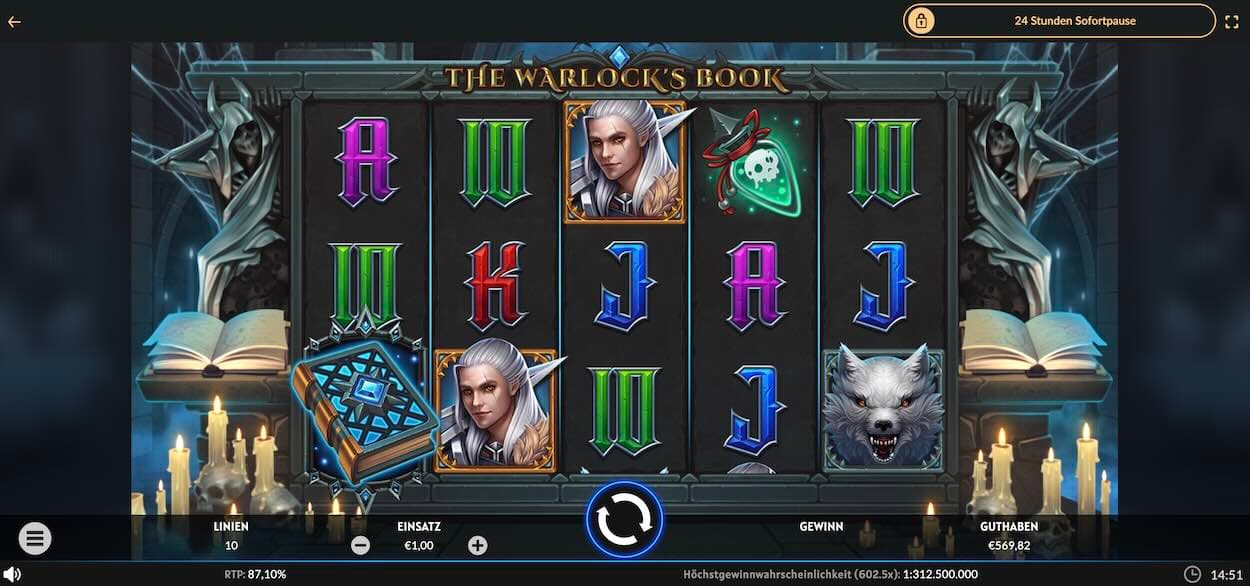Decrease the bet with the minus button
Viewport: 1250px width, 586px height.
coord(361,545)
